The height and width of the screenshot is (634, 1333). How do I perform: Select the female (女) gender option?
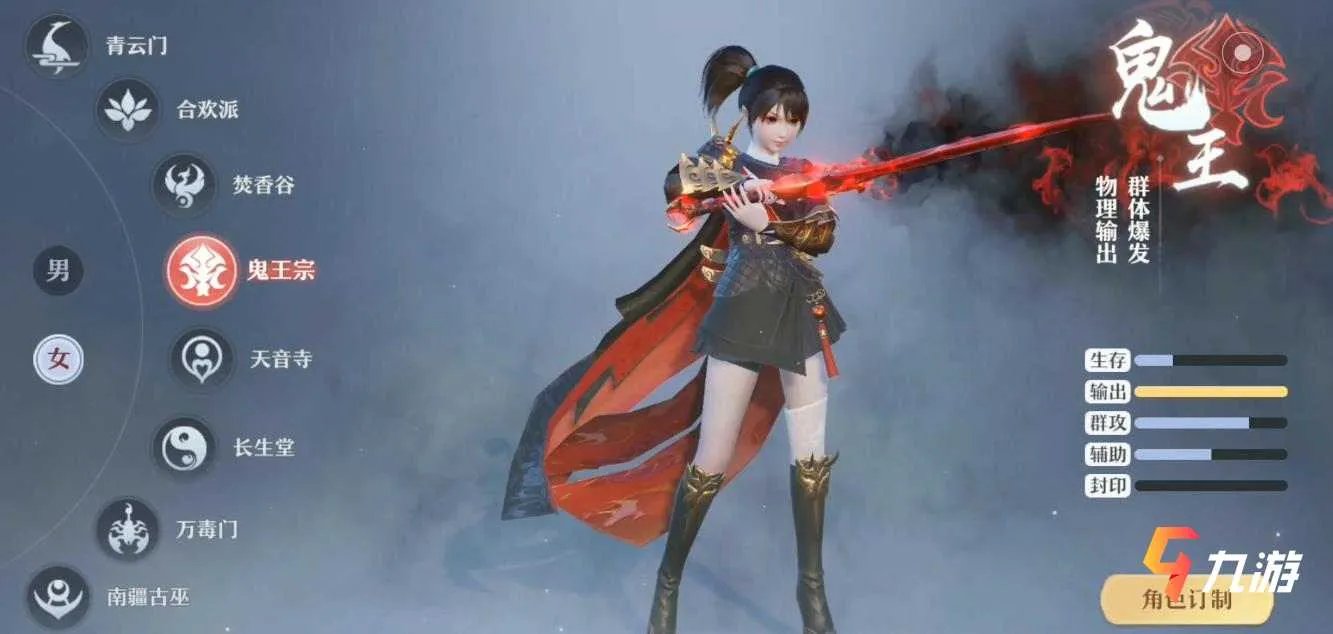(x=59, y=360)
